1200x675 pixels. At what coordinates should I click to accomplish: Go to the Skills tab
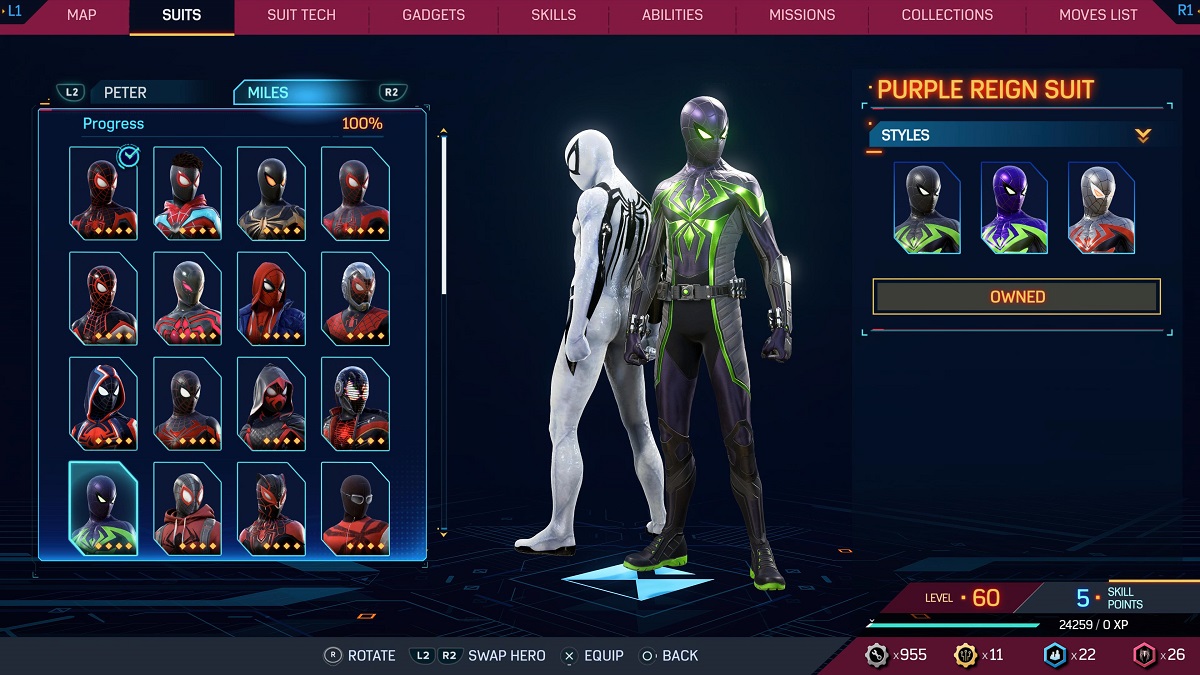coord(553,15)
